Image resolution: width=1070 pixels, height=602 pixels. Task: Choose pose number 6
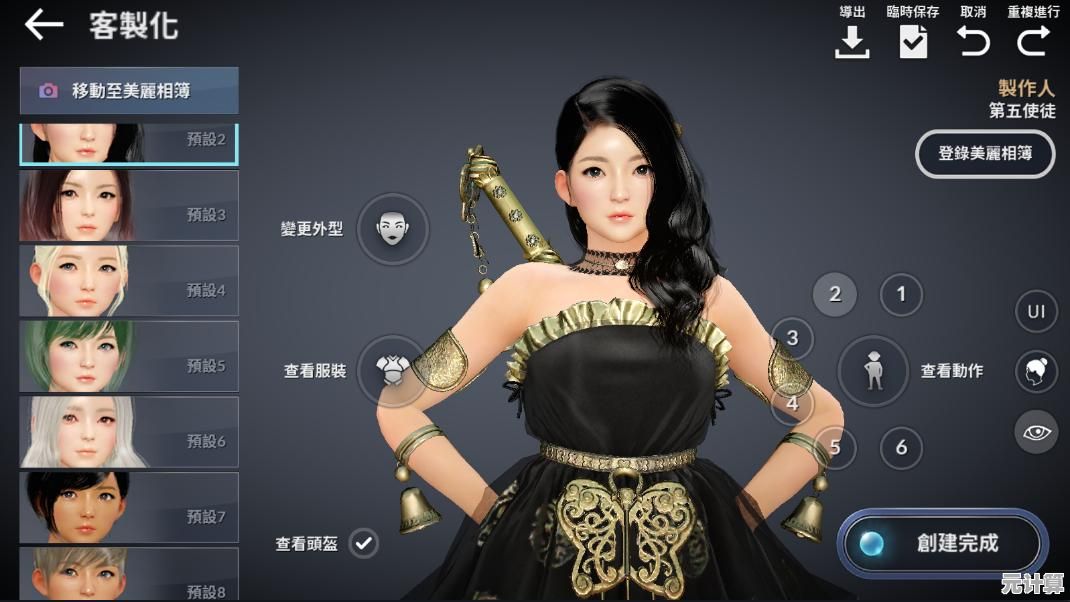tap(901, 447)
